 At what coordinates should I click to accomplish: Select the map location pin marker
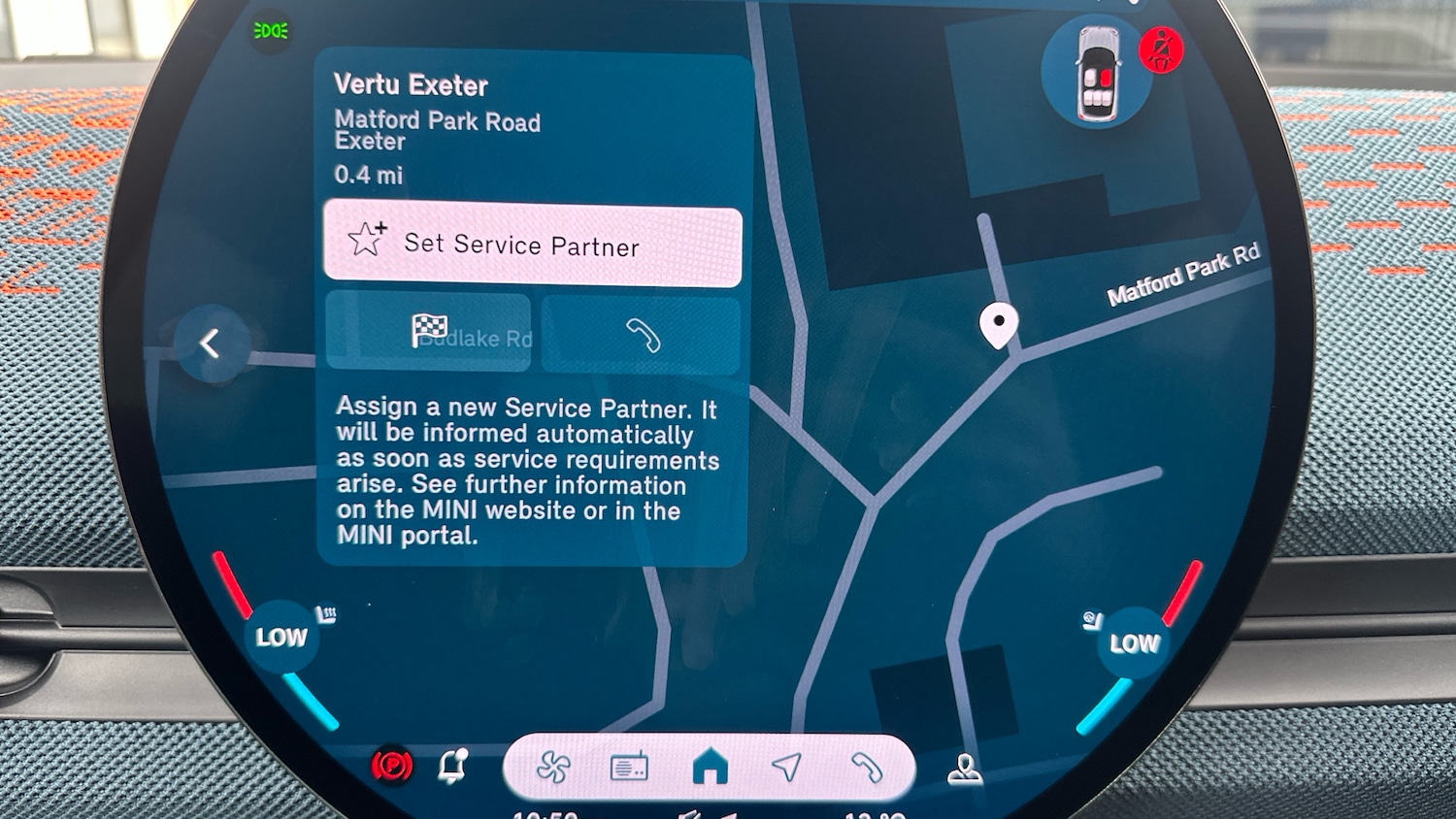click(x=998, y=324)
